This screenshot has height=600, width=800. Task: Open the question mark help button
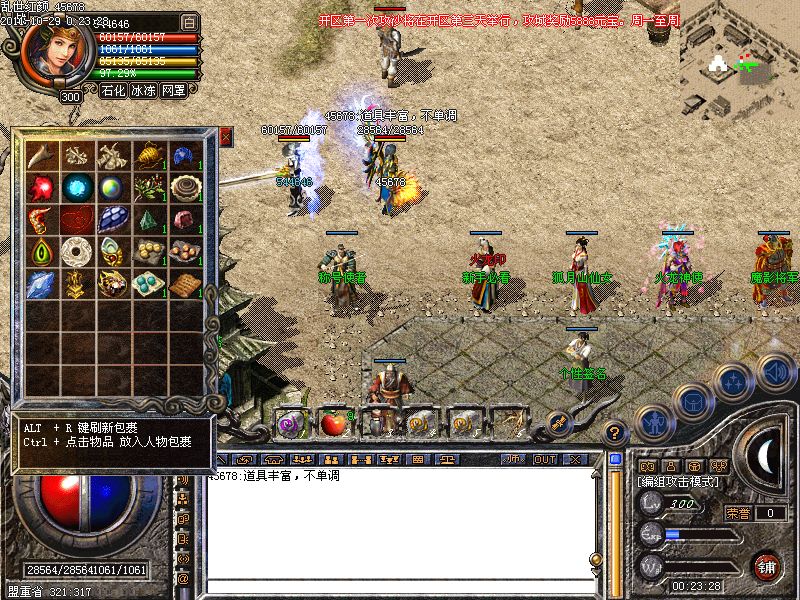coord(615,433)
